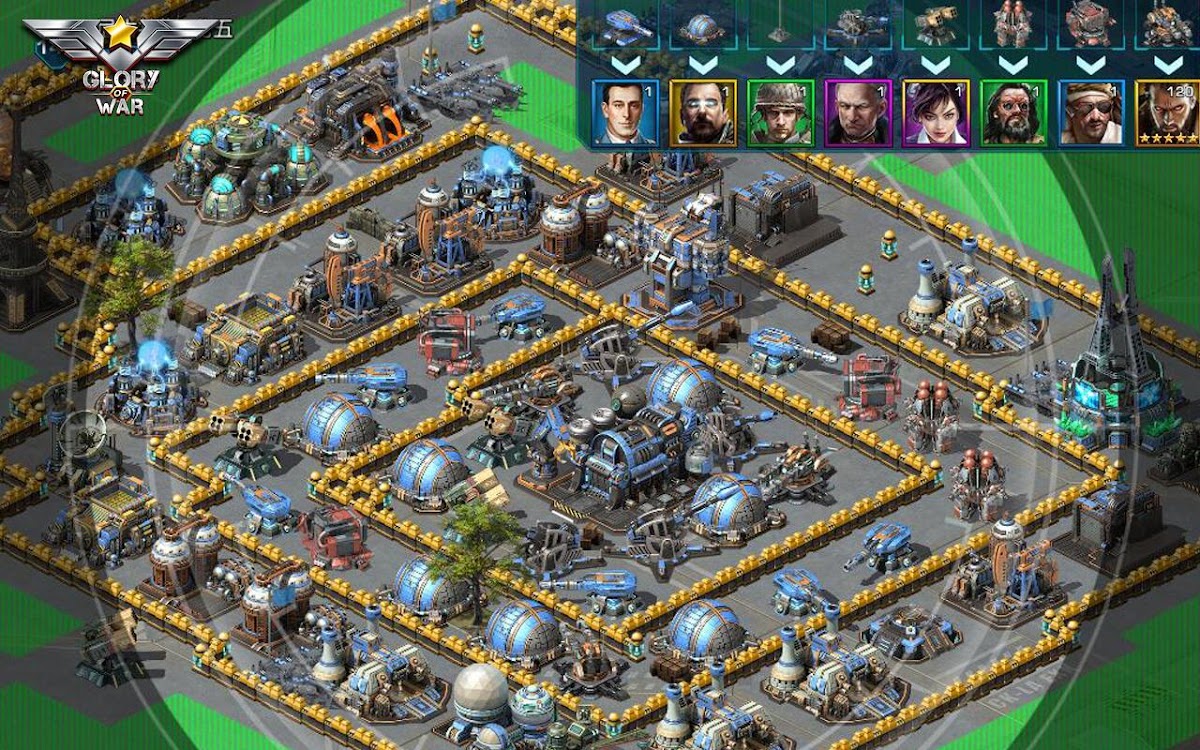Select the grey twin-barrel gun turret slot
Image resolution: width=1200 pixels, height=750 pixels.
pyautogui.click(x=858, y=25)
